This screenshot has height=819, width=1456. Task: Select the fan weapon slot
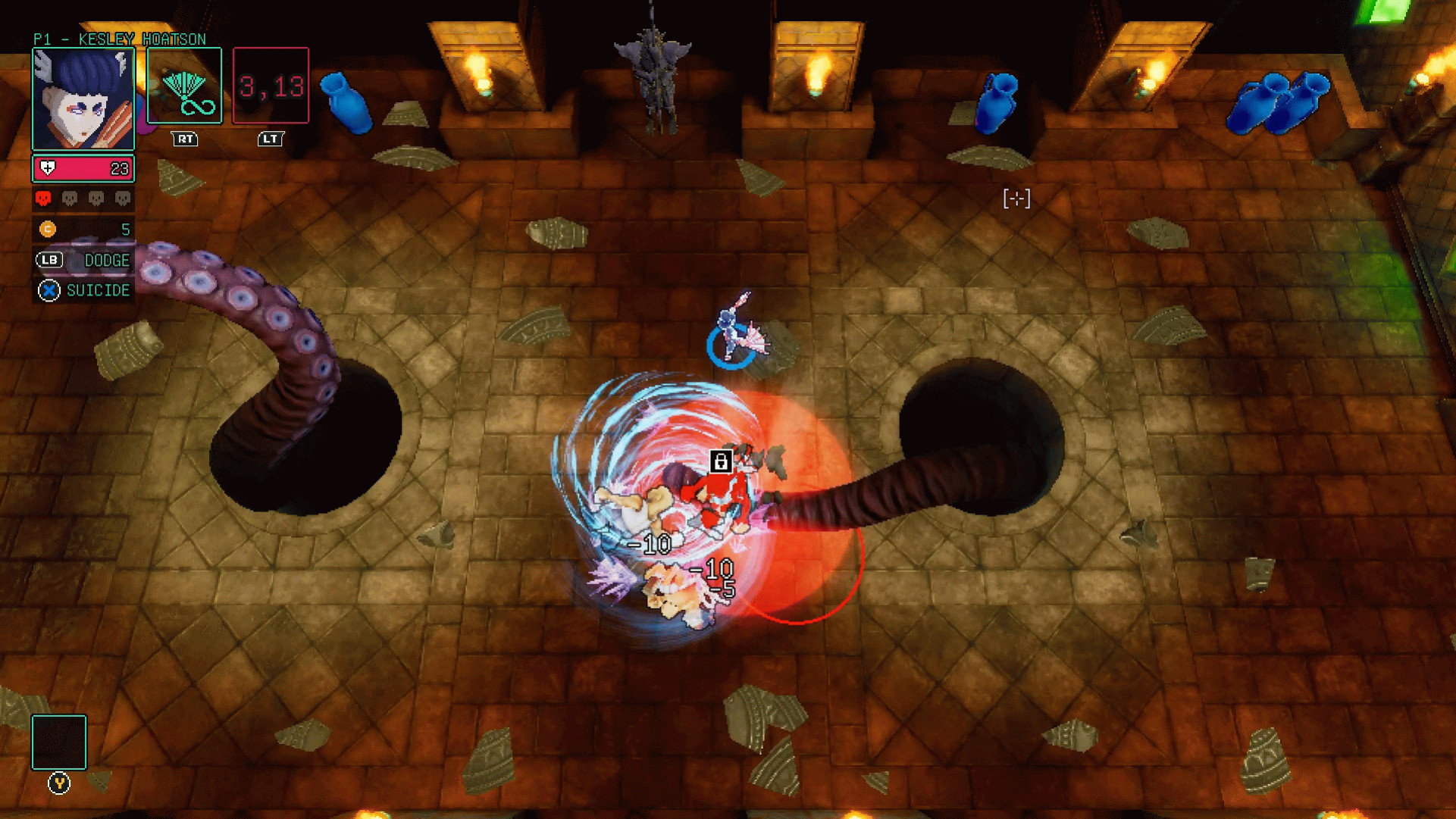184,86
